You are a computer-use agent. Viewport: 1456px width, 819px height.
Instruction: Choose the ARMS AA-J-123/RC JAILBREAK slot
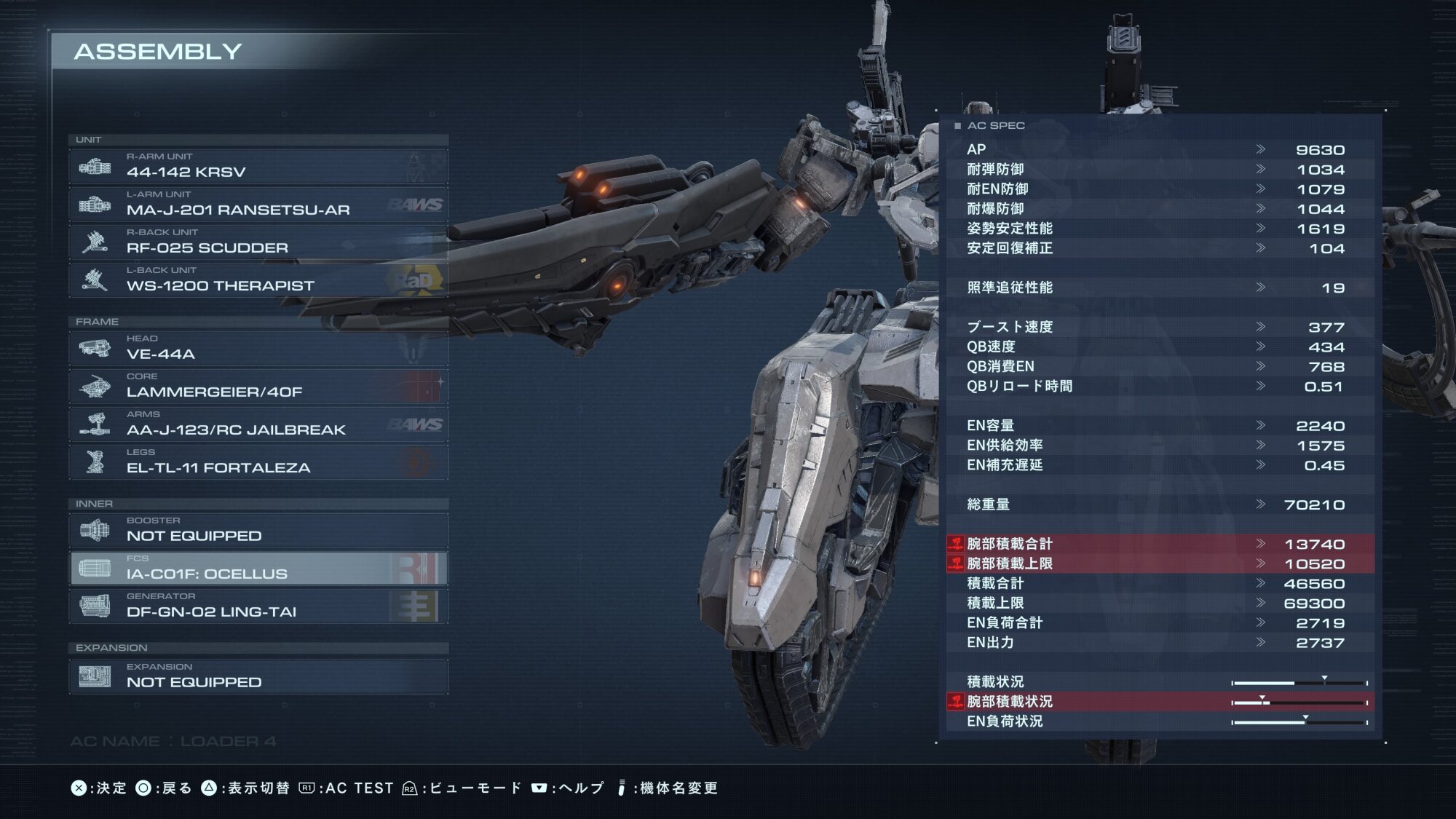click(x=258, y=424)
